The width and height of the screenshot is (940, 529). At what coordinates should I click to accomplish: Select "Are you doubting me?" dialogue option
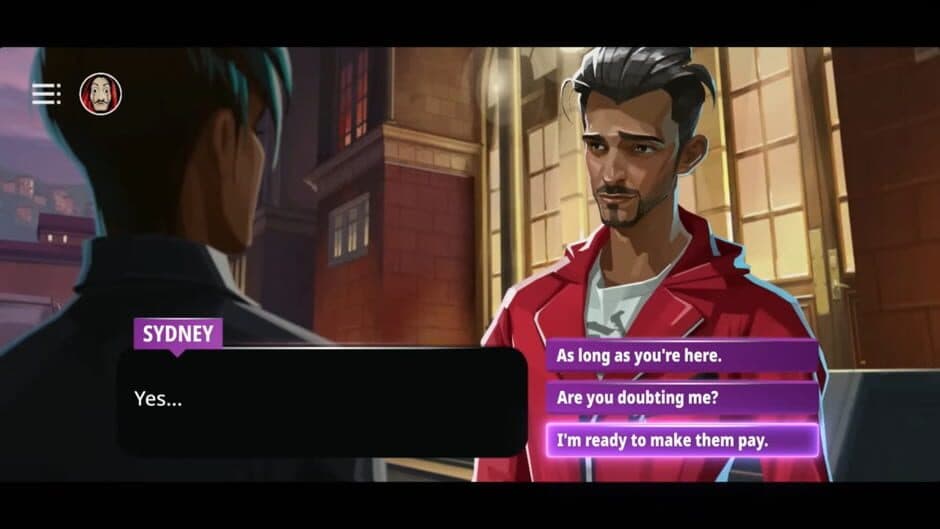click(x=682, y=397)
